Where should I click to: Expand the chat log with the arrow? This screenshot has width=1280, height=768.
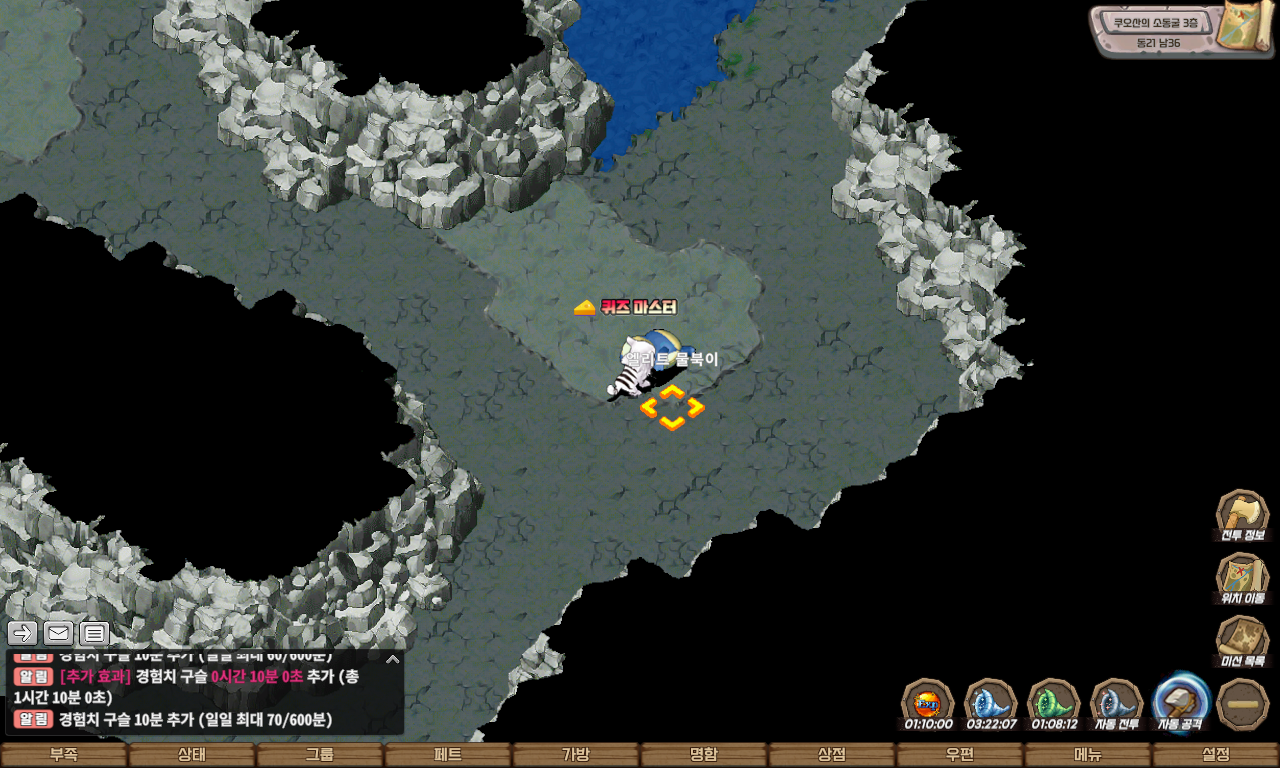[x=393, y=659]
